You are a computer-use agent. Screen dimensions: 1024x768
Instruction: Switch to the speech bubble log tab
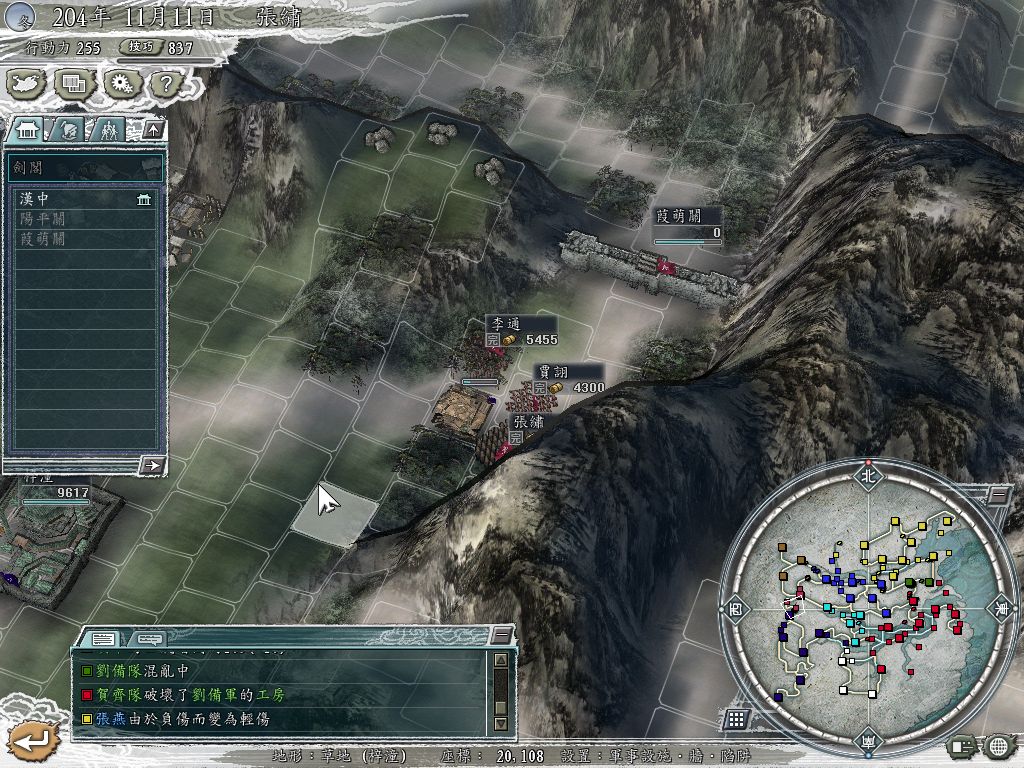click(150, 638)
